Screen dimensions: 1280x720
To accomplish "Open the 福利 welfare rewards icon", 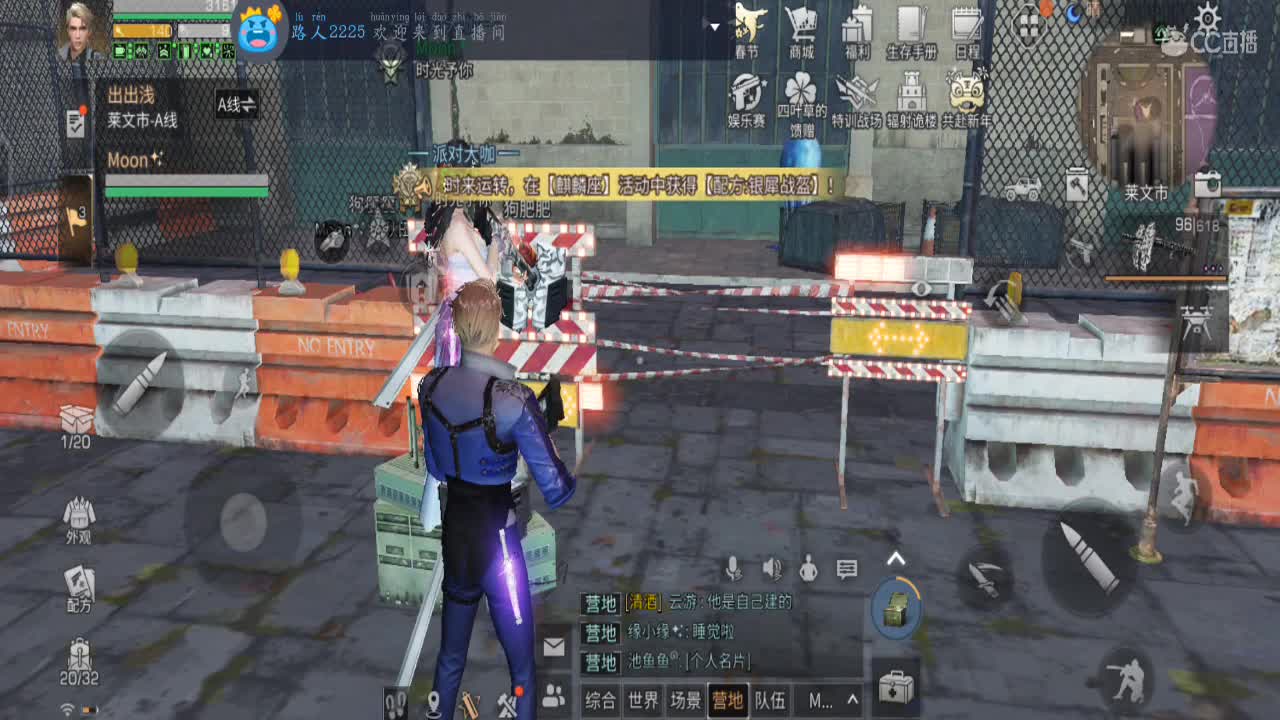I will [x=855, y=27].
